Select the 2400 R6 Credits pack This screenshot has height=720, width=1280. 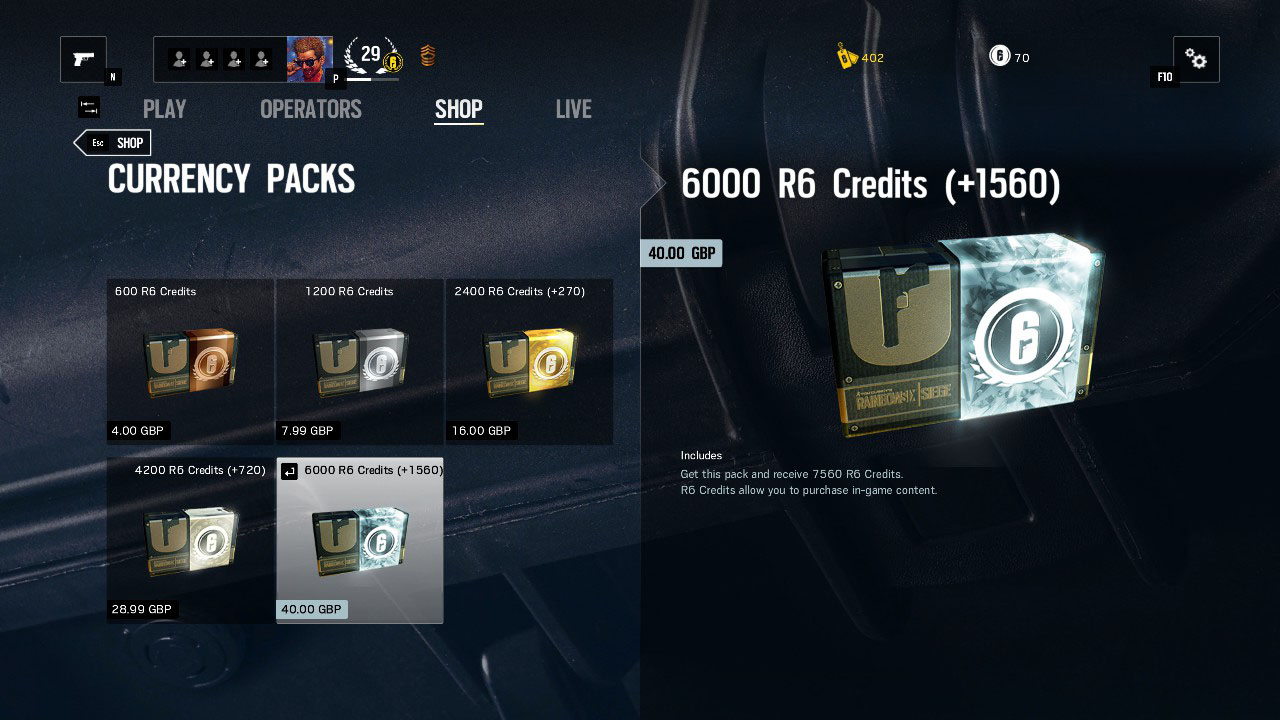[529, 361]
